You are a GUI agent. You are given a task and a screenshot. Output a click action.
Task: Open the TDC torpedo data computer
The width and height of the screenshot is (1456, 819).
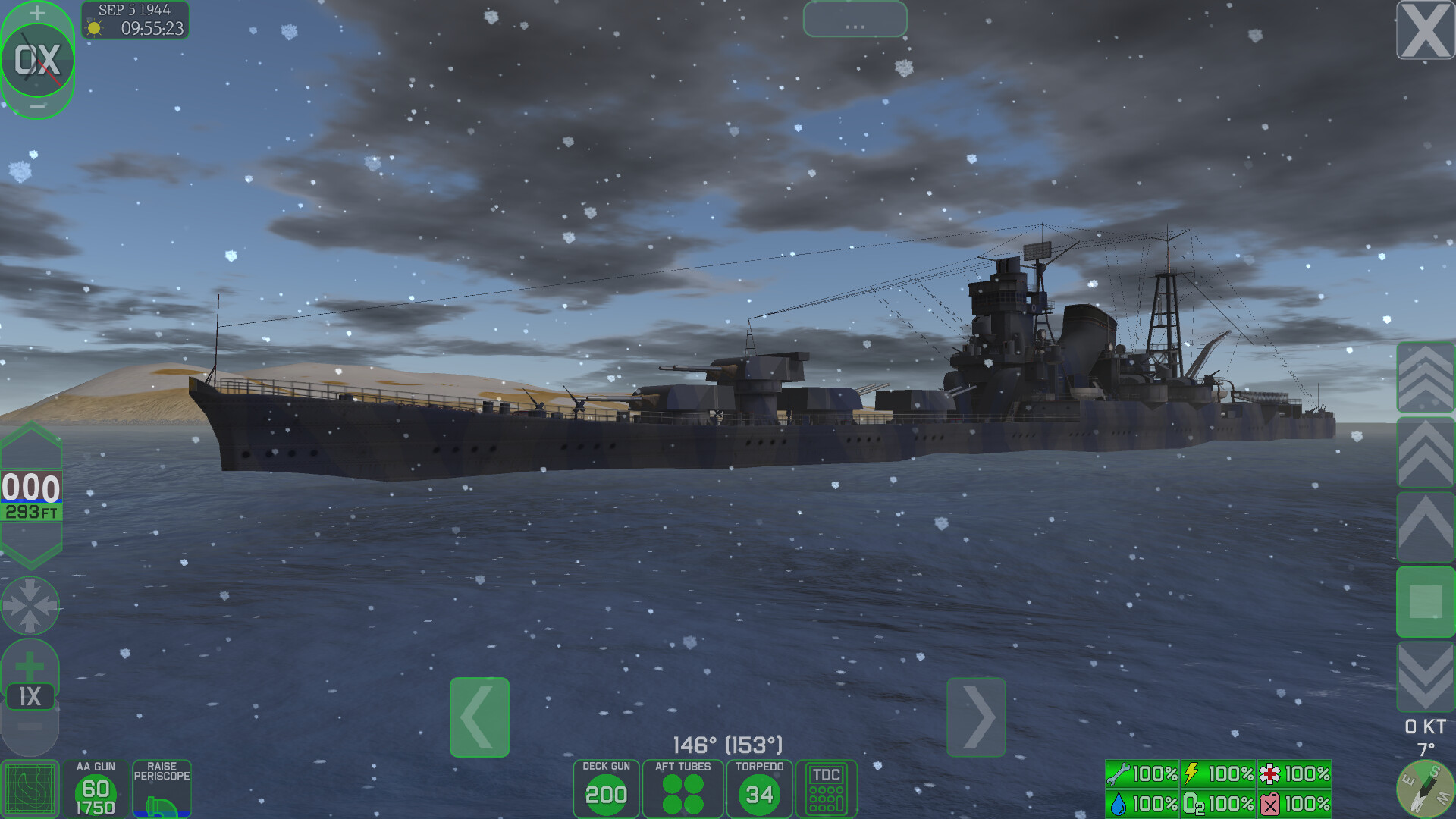[x=827, y=789]
